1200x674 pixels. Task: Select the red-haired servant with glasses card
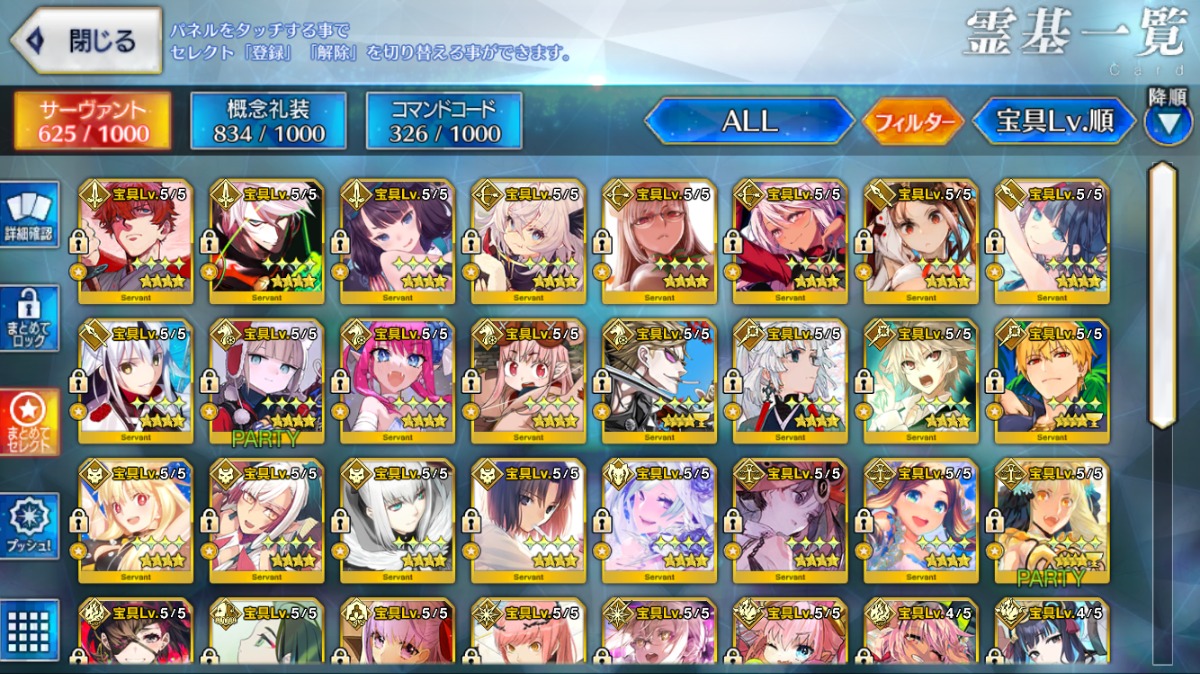click(x=135, y=240)
